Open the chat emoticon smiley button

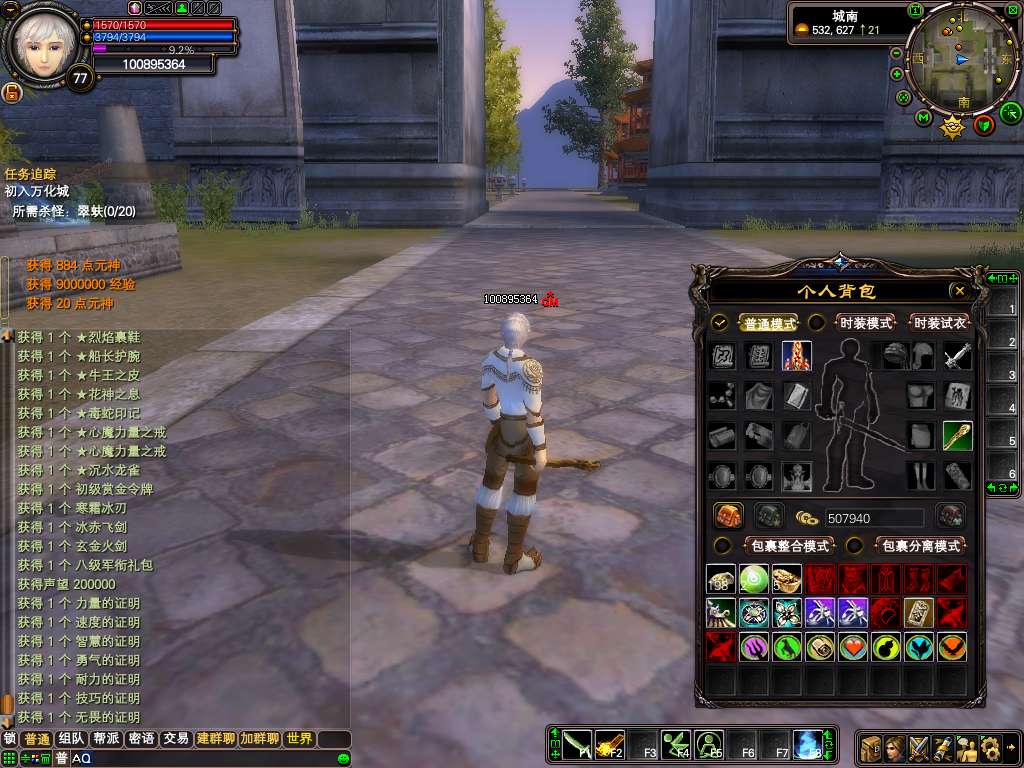click(x=344, y=759)
